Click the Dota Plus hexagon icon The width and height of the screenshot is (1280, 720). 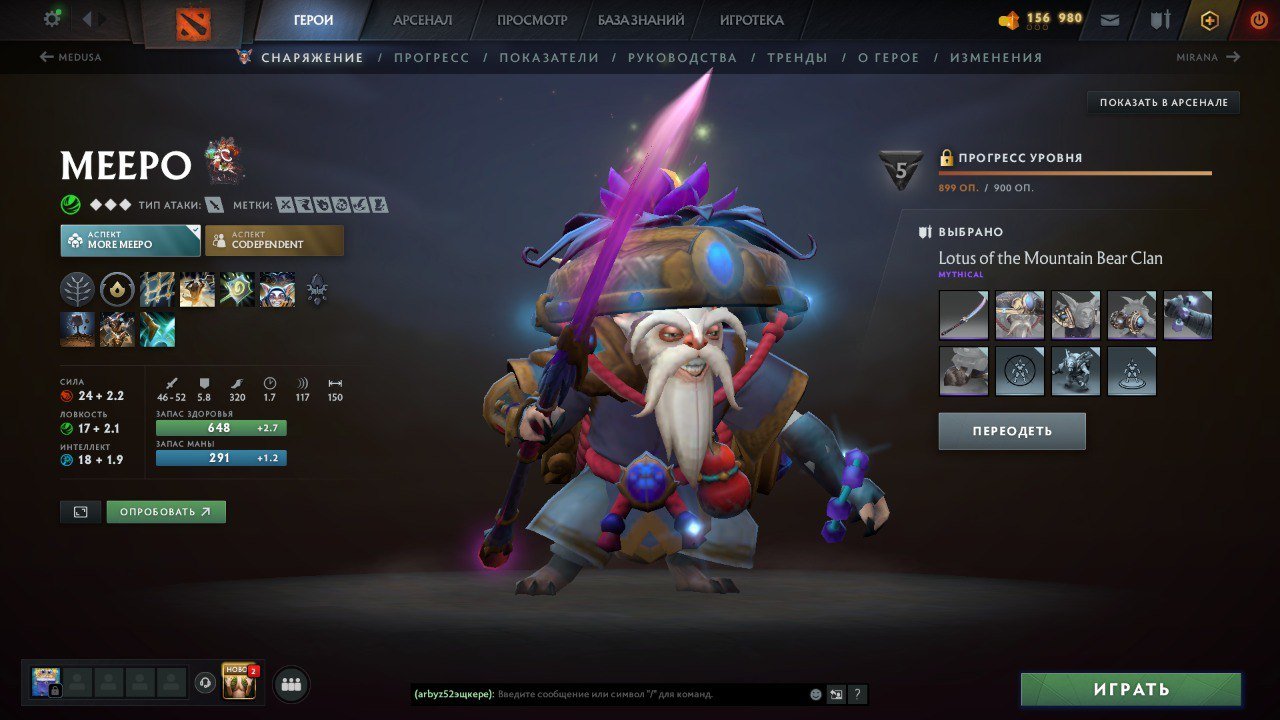[1210, 19]
